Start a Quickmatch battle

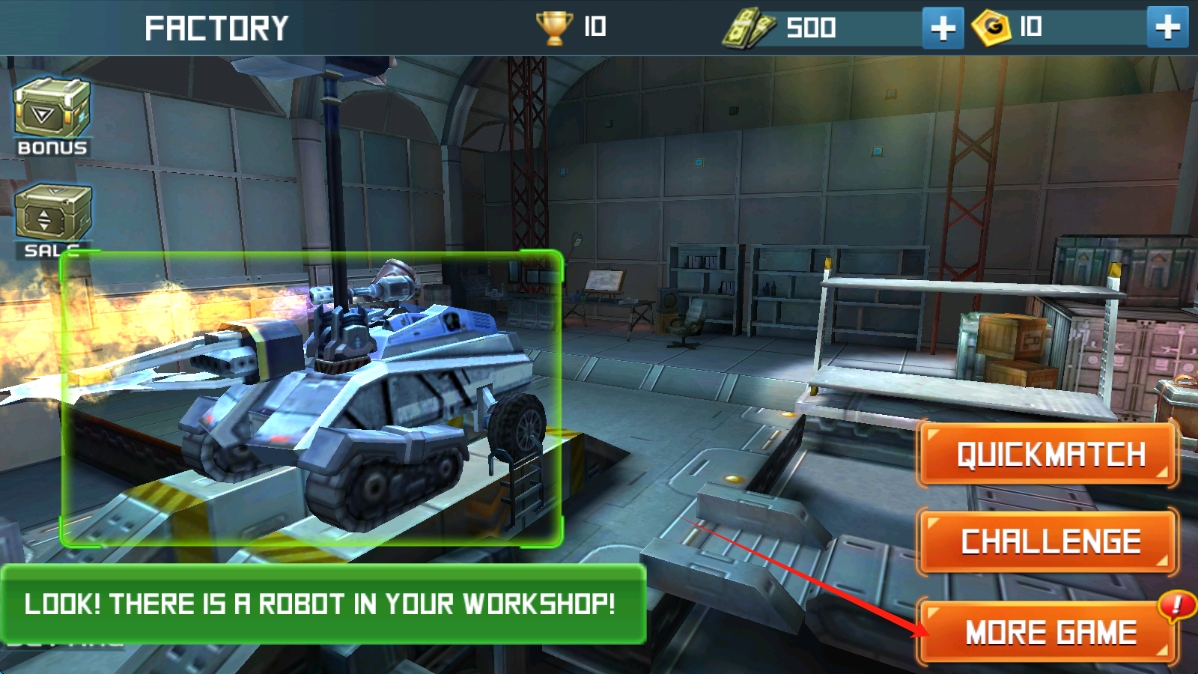[x=1047, y=455]
